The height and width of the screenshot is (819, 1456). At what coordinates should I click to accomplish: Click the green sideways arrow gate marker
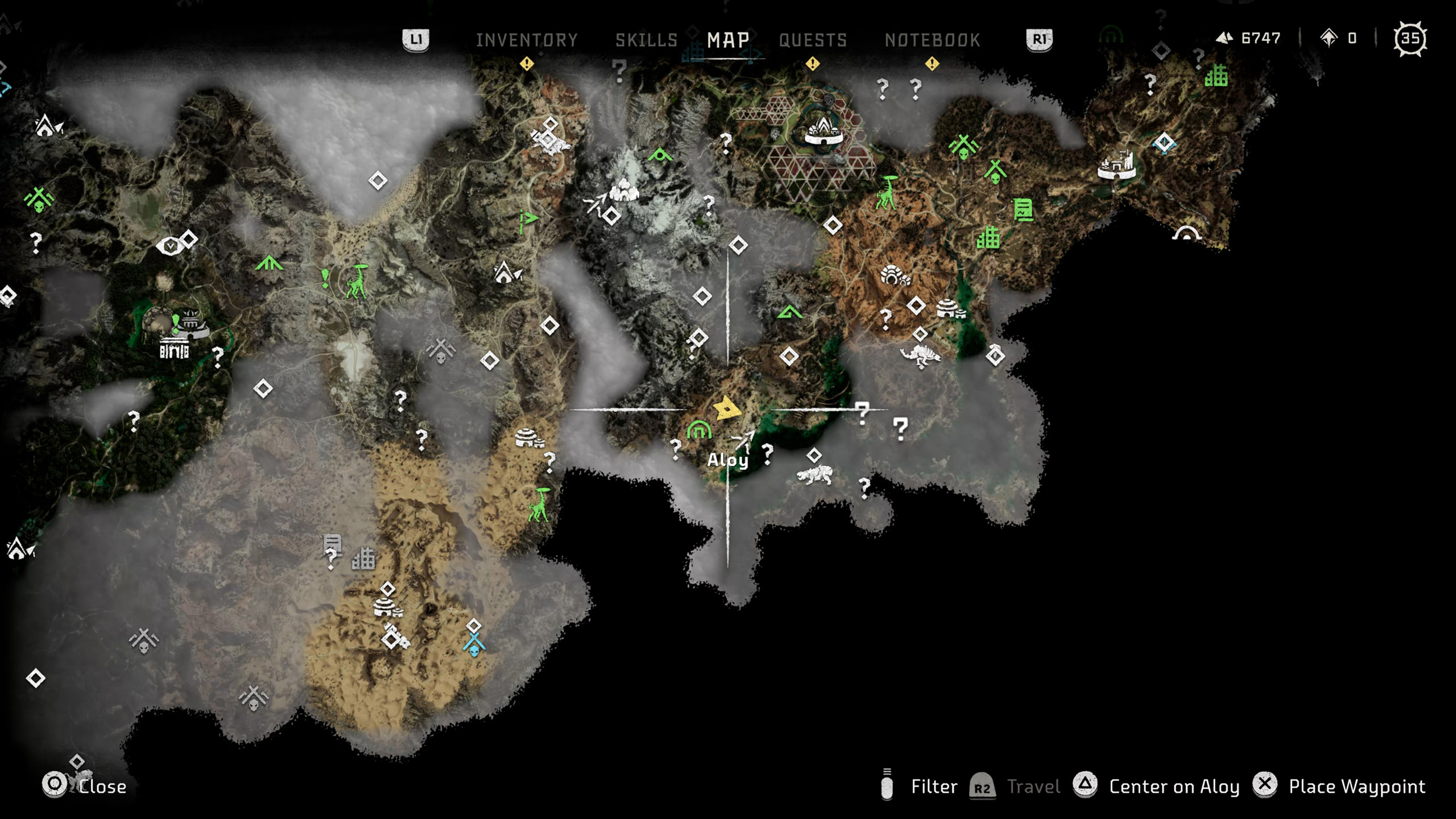coord(528,219)
